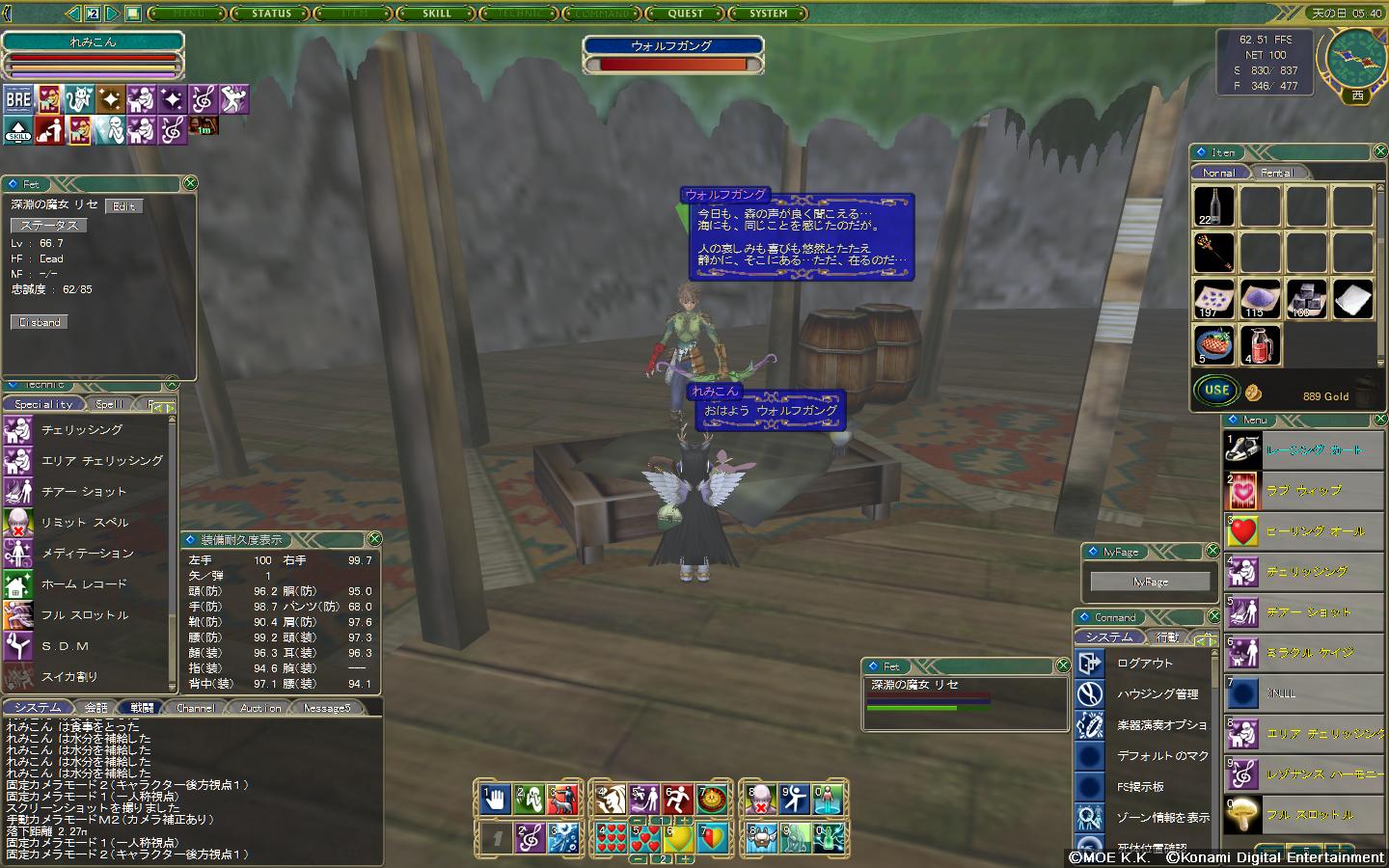Image resolution: width=1389 pixels, height=868 pixels.
Task: Close the equipment durability window
Action: [x=374, y=539]
